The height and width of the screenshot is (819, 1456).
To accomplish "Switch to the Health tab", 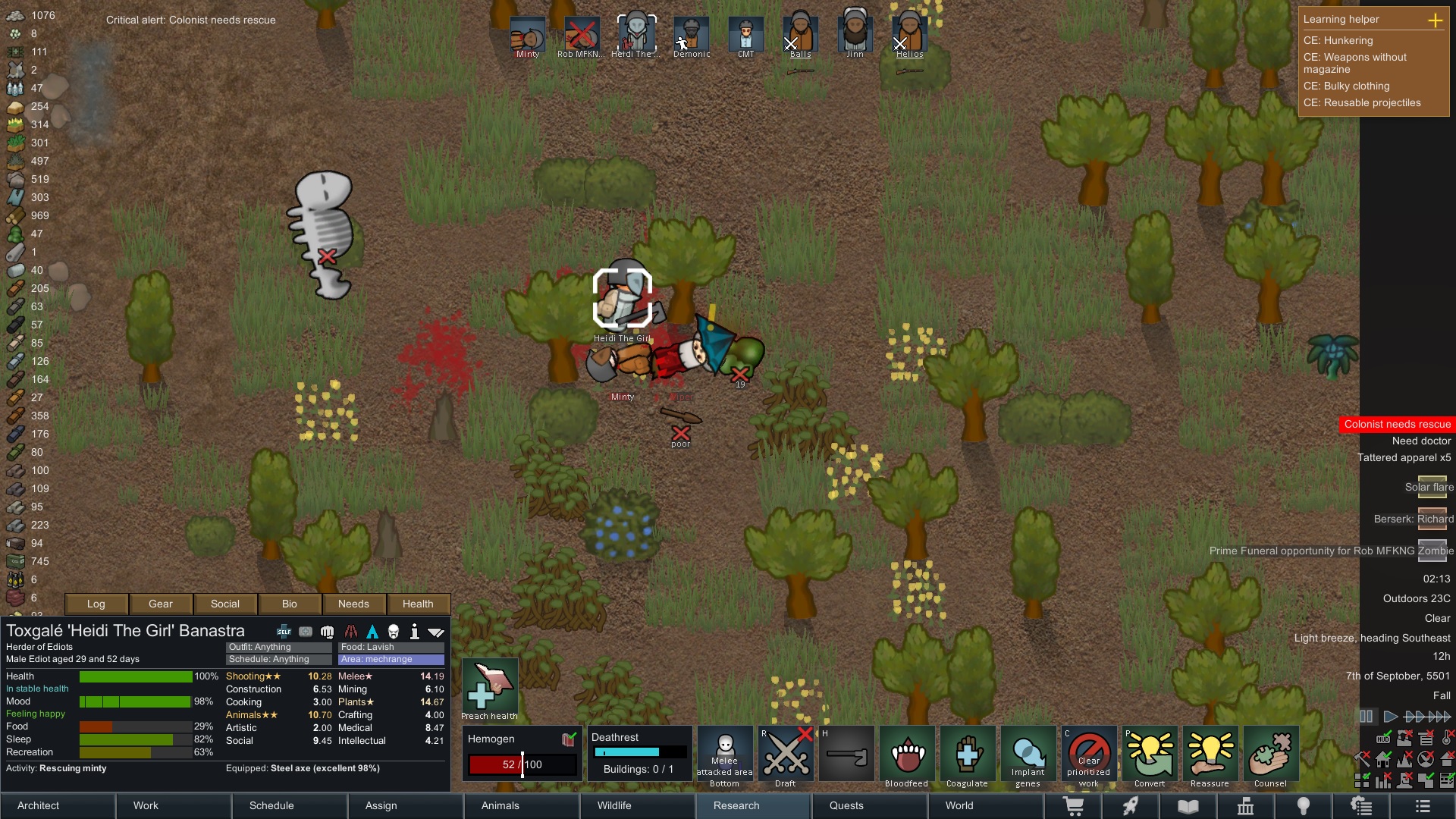I will click(x=418, y=604).
